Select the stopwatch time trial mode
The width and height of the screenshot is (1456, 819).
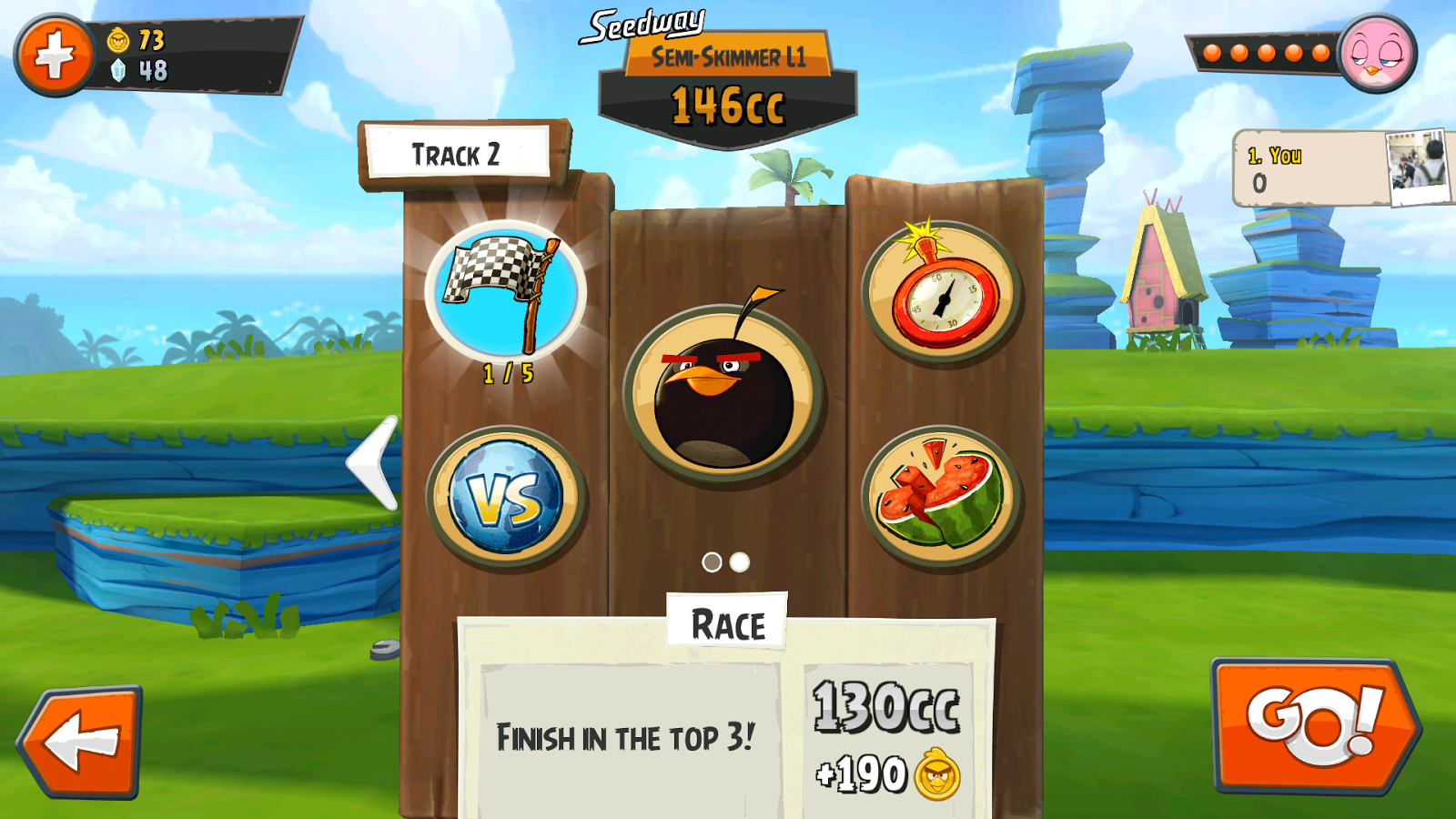[x=942, y=293]
